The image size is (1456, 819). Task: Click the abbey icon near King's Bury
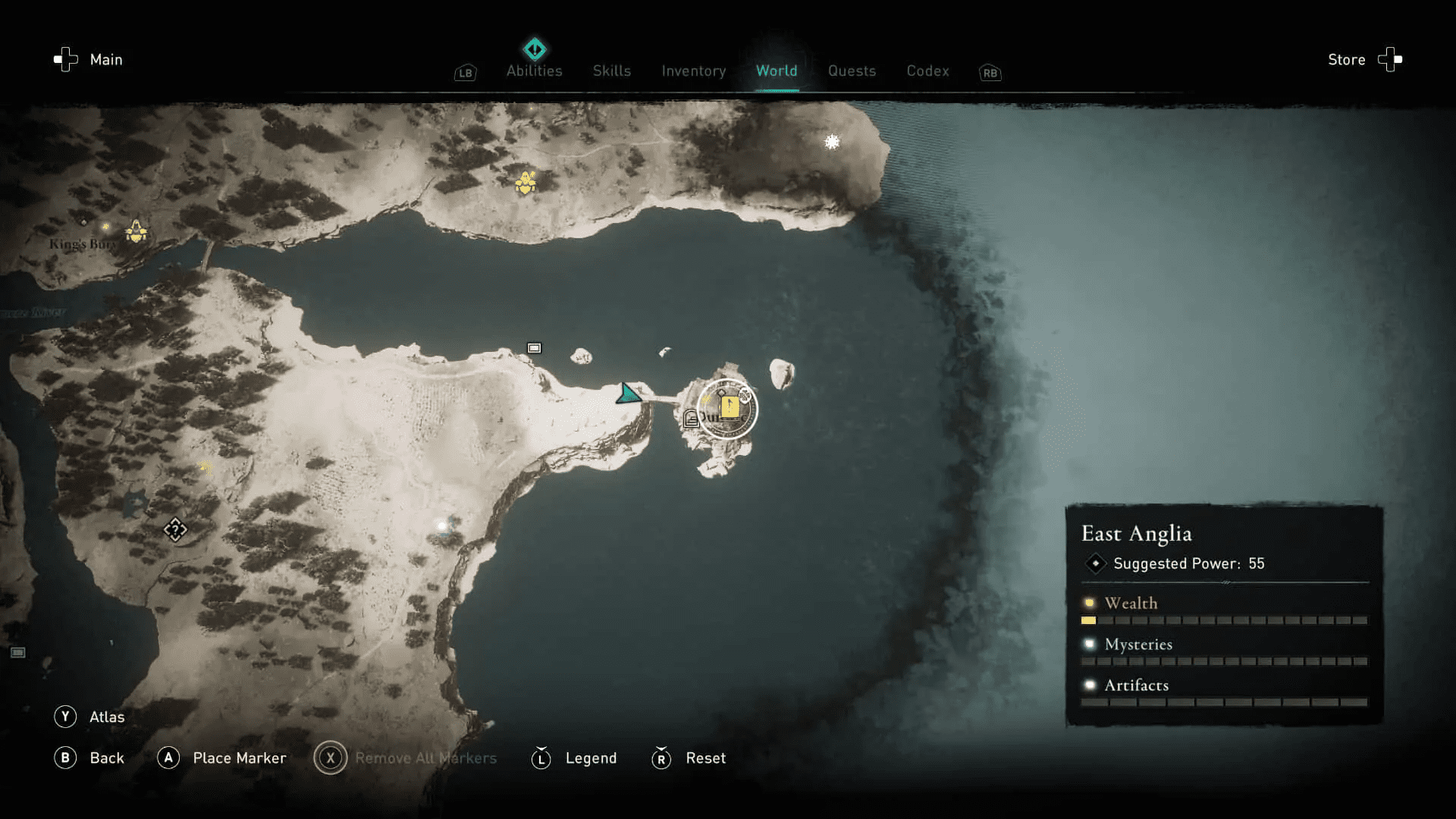(135, 232)
